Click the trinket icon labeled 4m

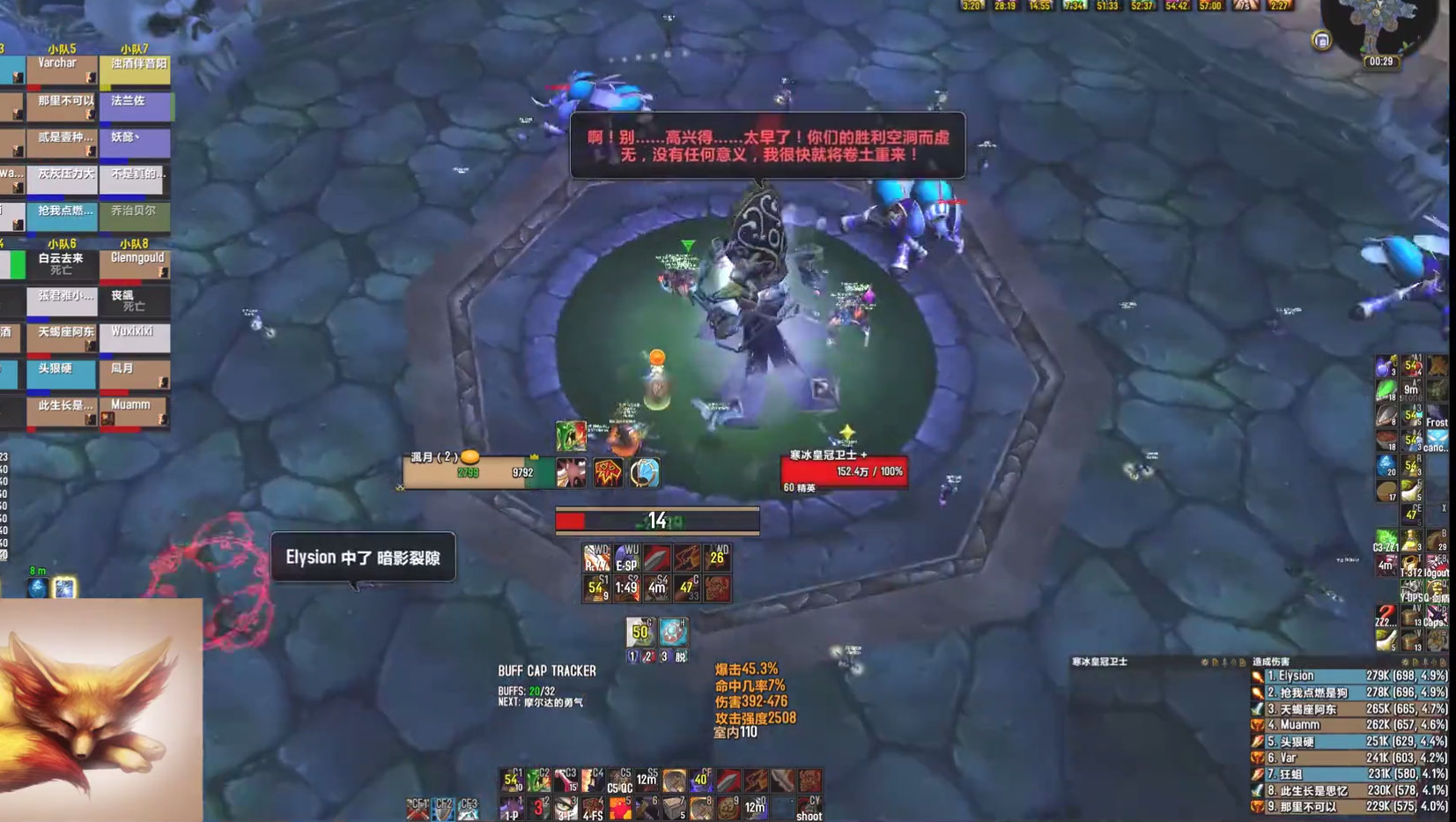click(x=657, y=588)
